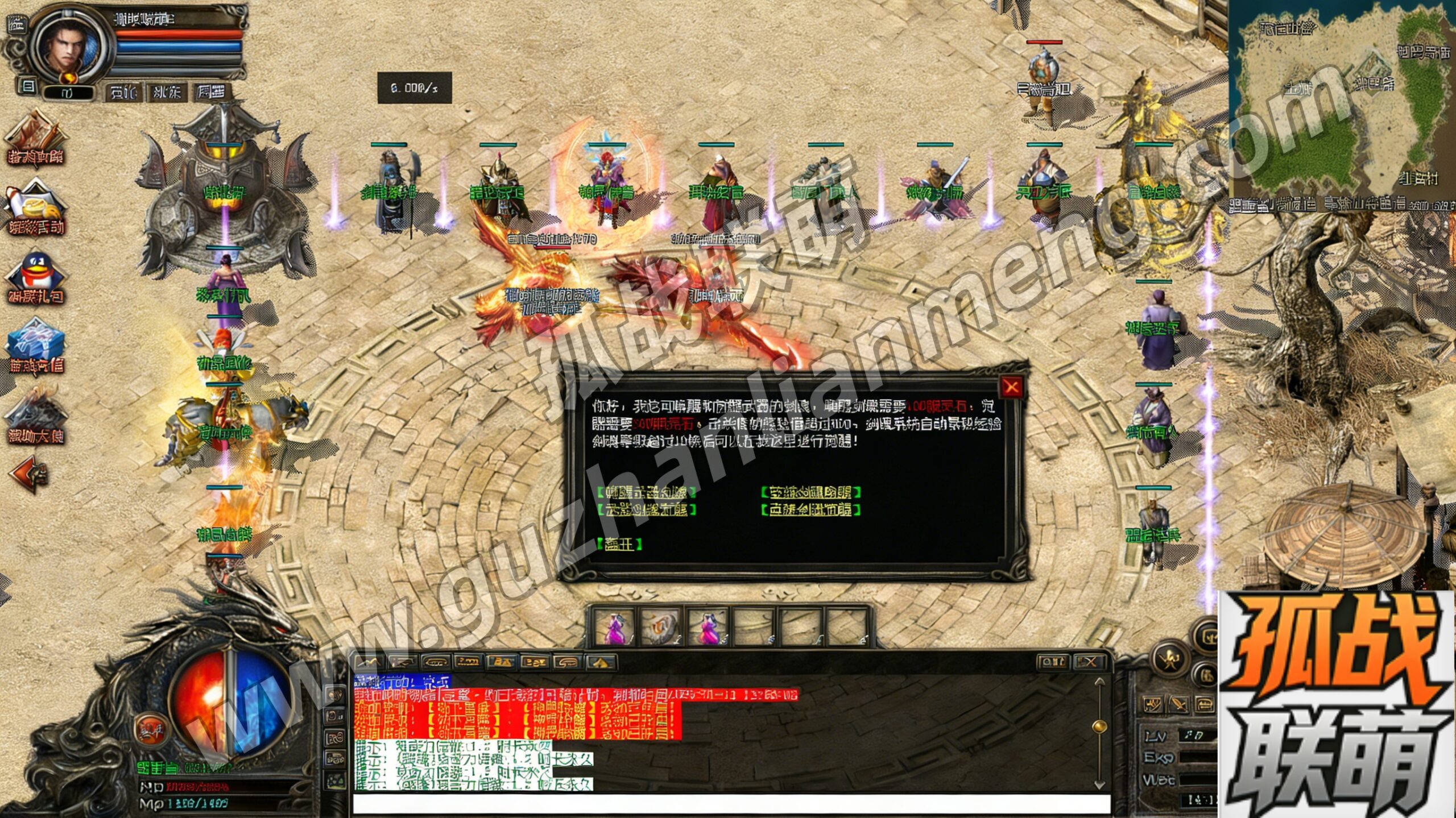Pick the lowest single dialogue option
Screen dimensions: 1456x818
point(619,544)
